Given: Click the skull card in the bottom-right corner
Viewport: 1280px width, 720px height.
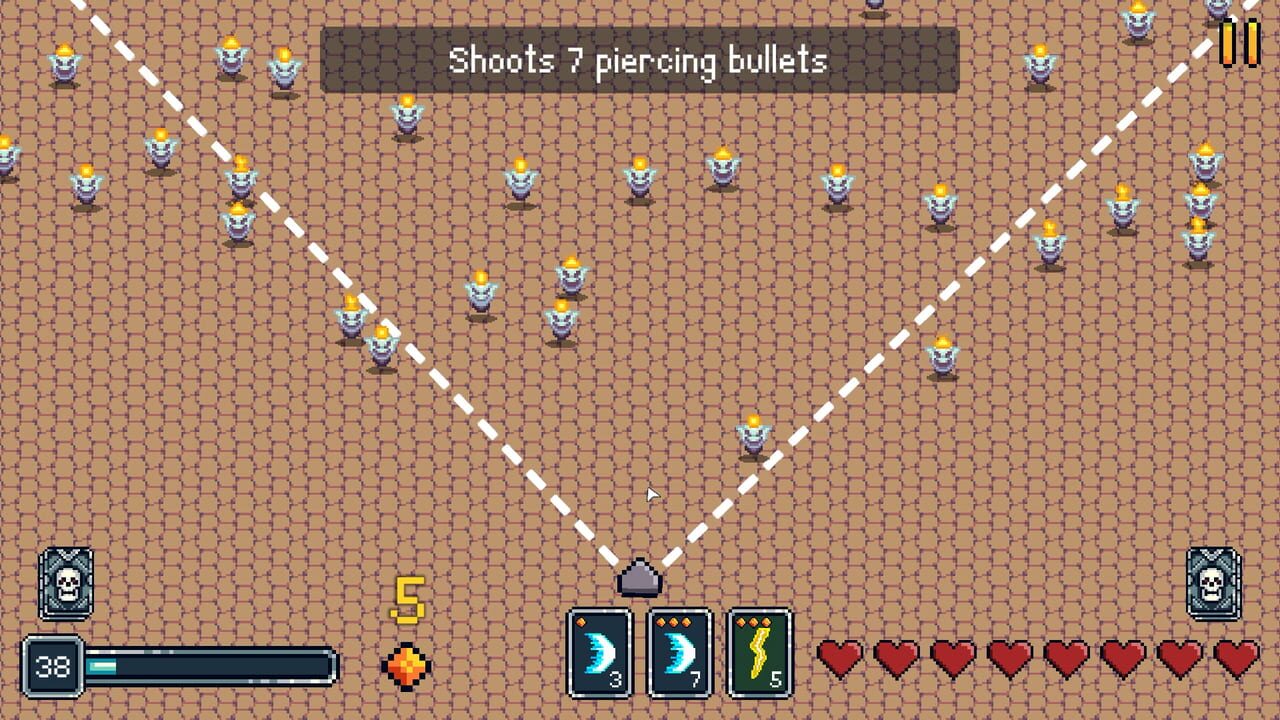Looking at the screenshot, I should [1213, 583].
